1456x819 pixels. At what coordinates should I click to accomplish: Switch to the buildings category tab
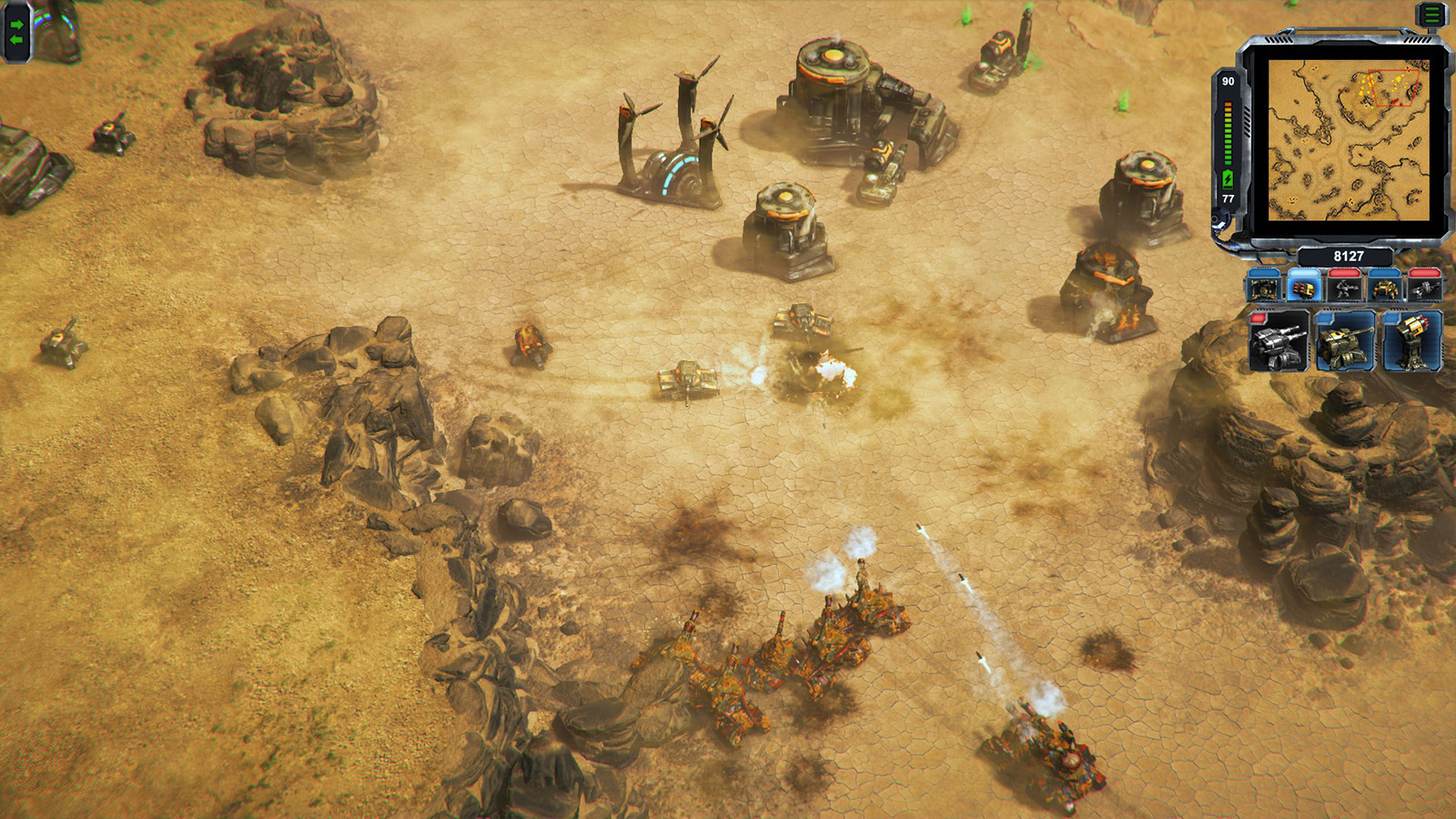[1264, 288]
